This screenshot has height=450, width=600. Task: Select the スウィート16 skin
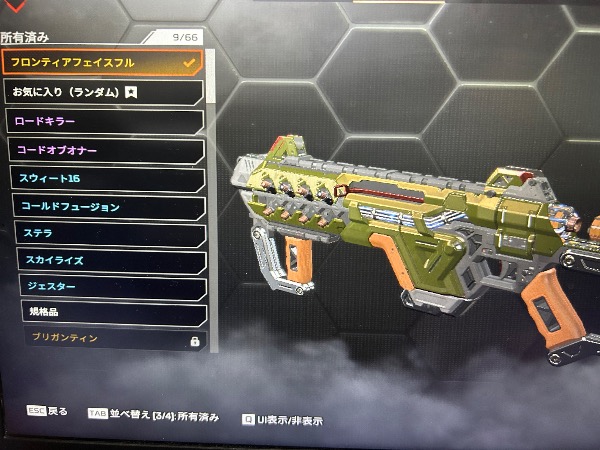click(x=106, y=179)
